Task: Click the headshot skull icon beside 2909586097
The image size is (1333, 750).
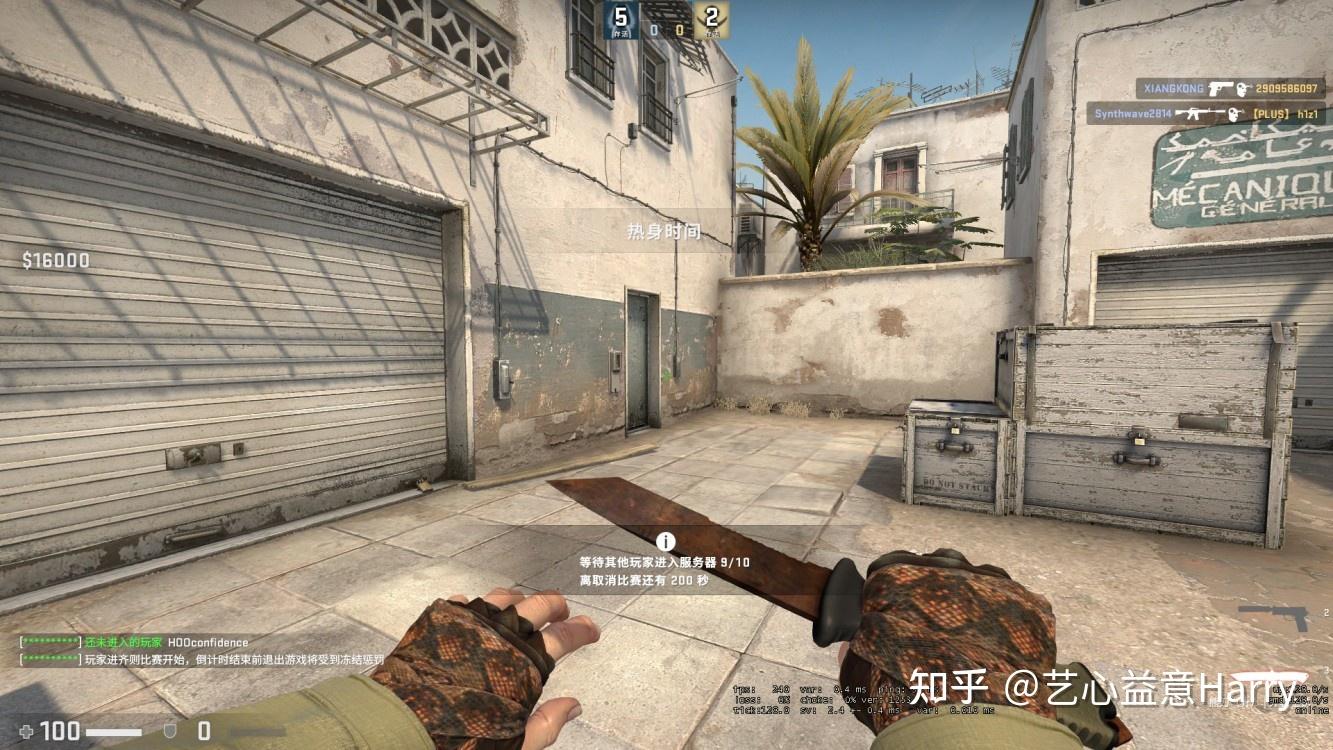Action: click(x=1242, y=88)
